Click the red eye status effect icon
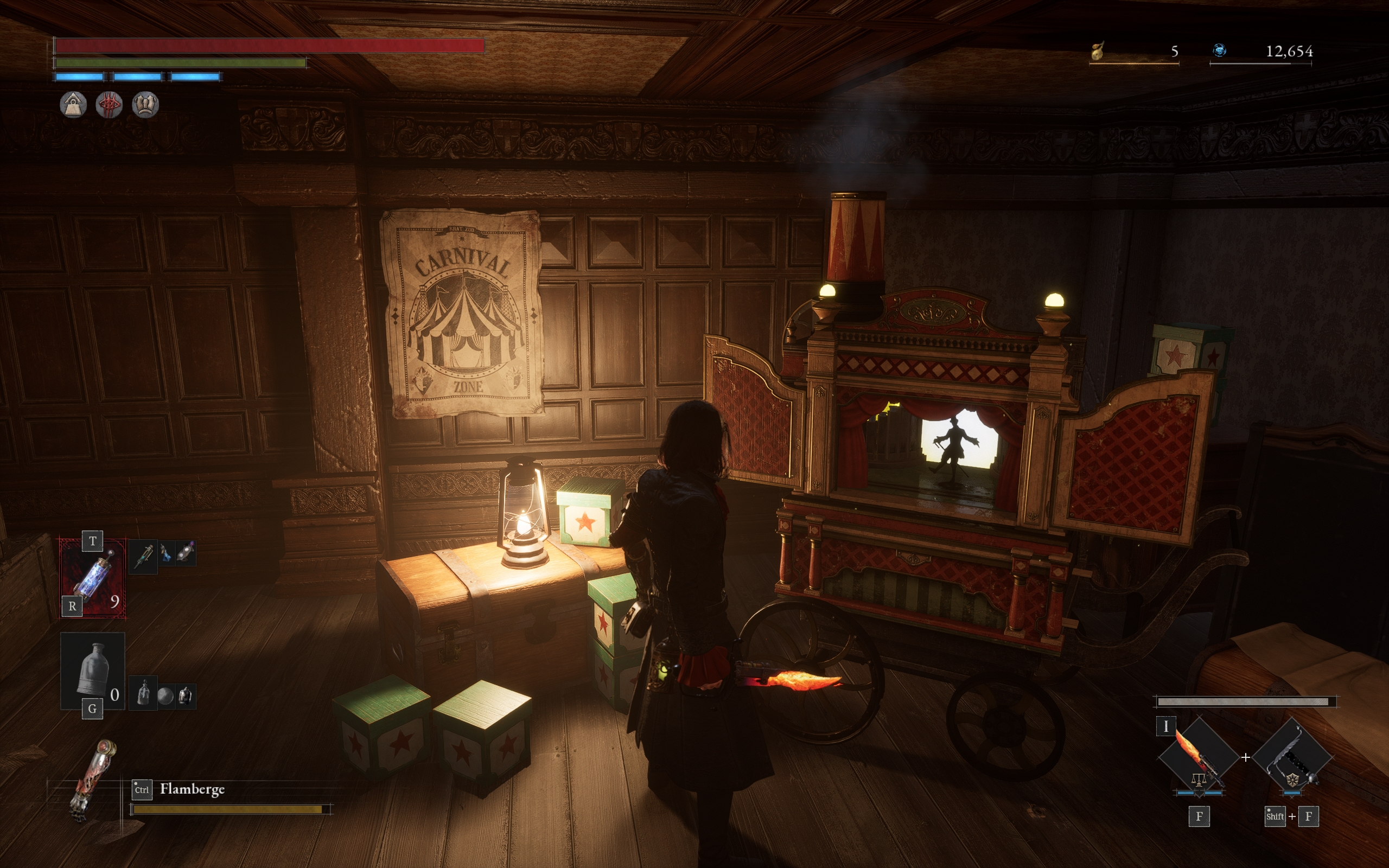The image size is (1389, 868). (x=109, y=105)
